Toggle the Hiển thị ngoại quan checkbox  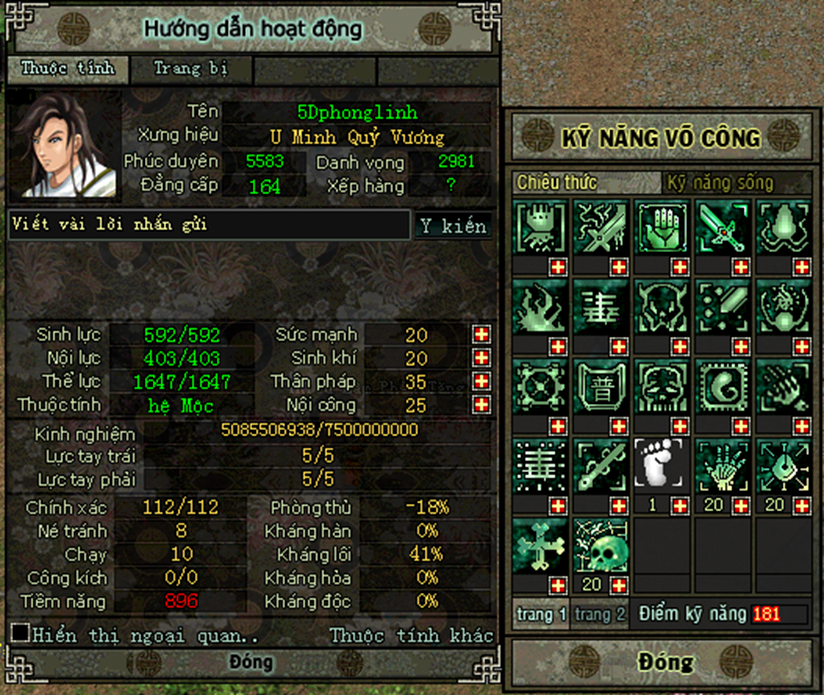(x=19, y=633)
